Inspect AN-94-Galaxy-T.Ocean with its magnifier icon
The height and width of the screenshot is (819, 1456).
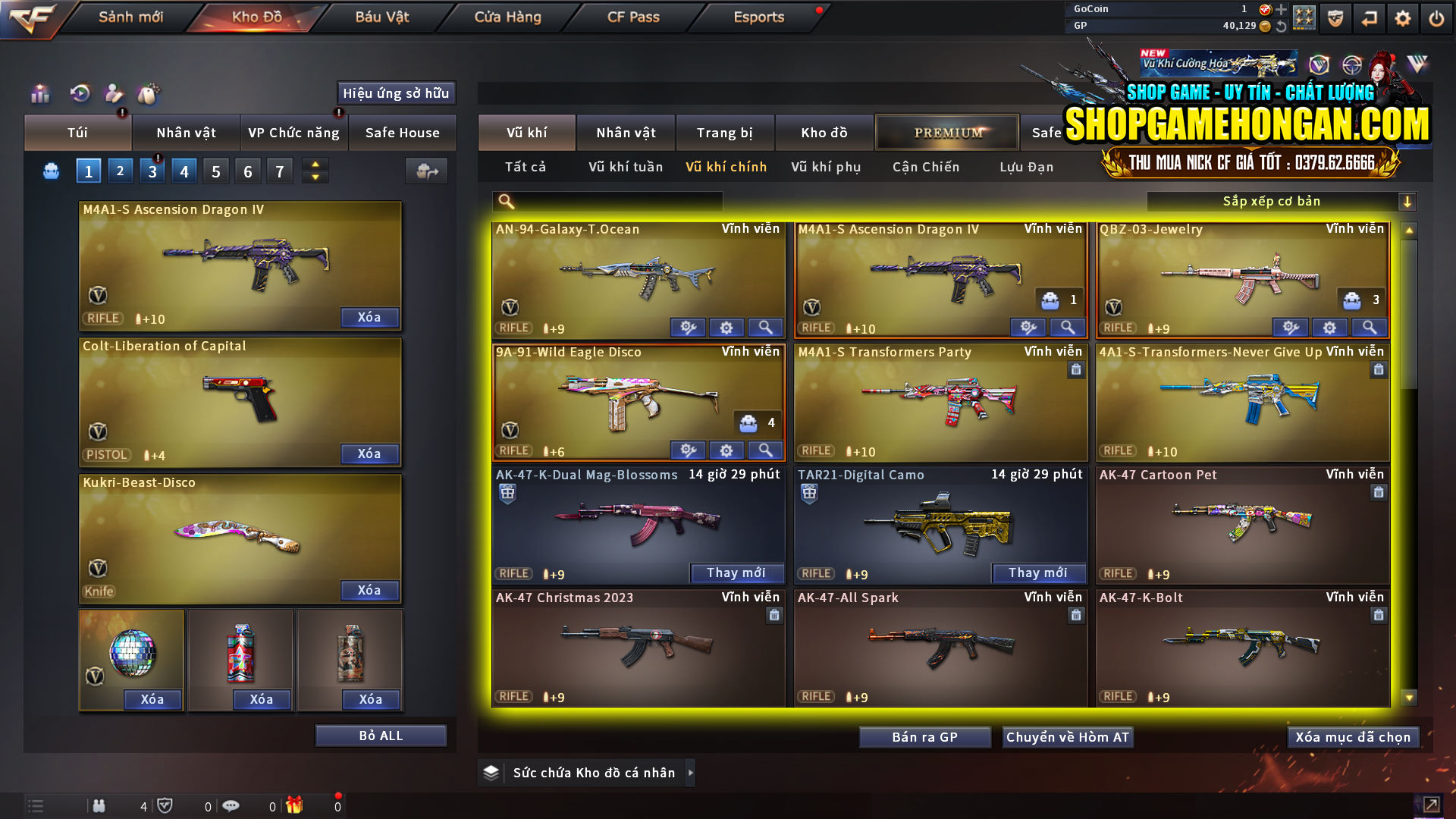tap(765, 327)
